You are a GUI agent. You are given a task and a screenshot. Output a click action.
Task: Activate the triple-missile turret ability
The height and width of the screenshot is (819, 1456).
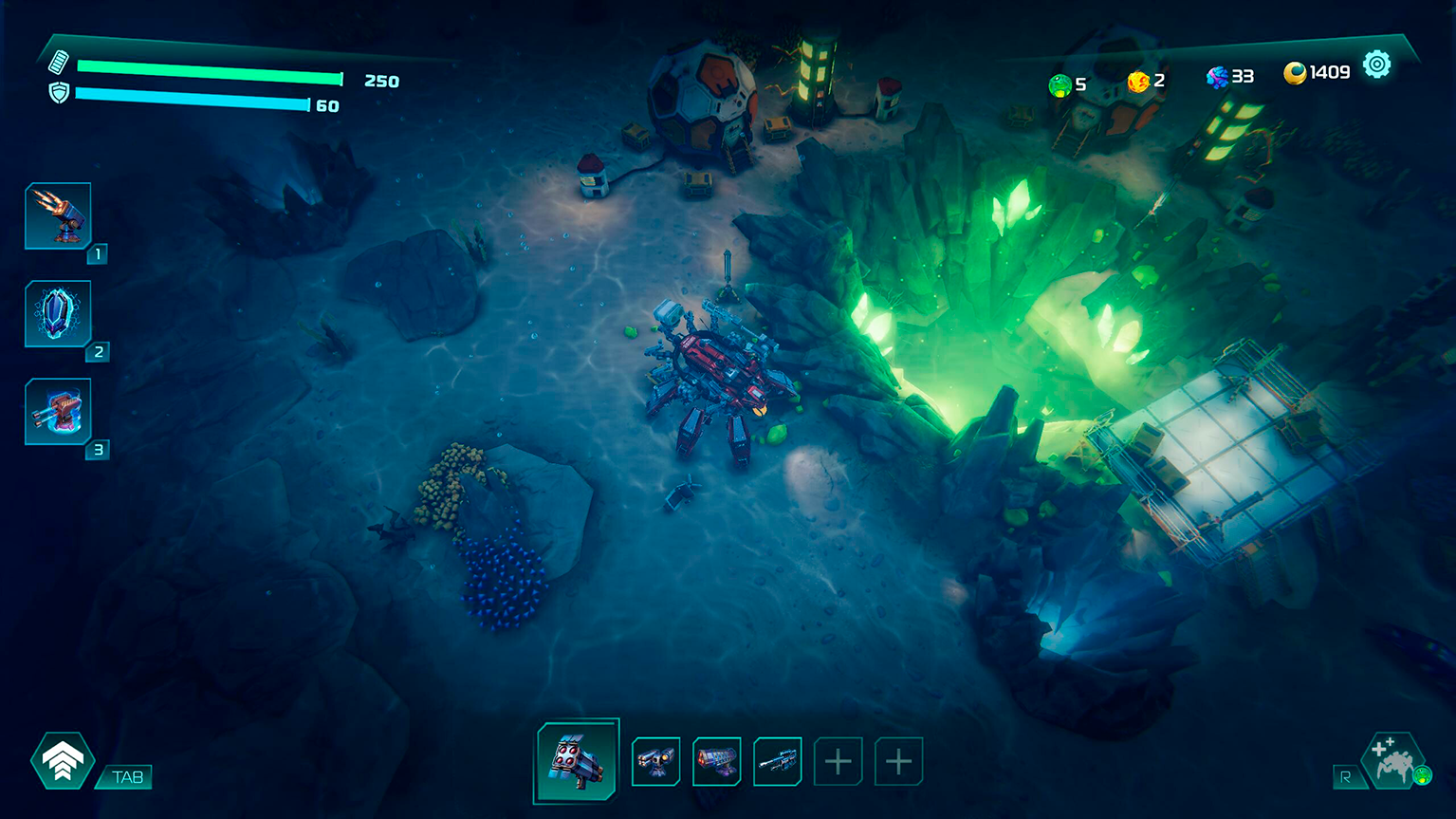tap(58, 215)
